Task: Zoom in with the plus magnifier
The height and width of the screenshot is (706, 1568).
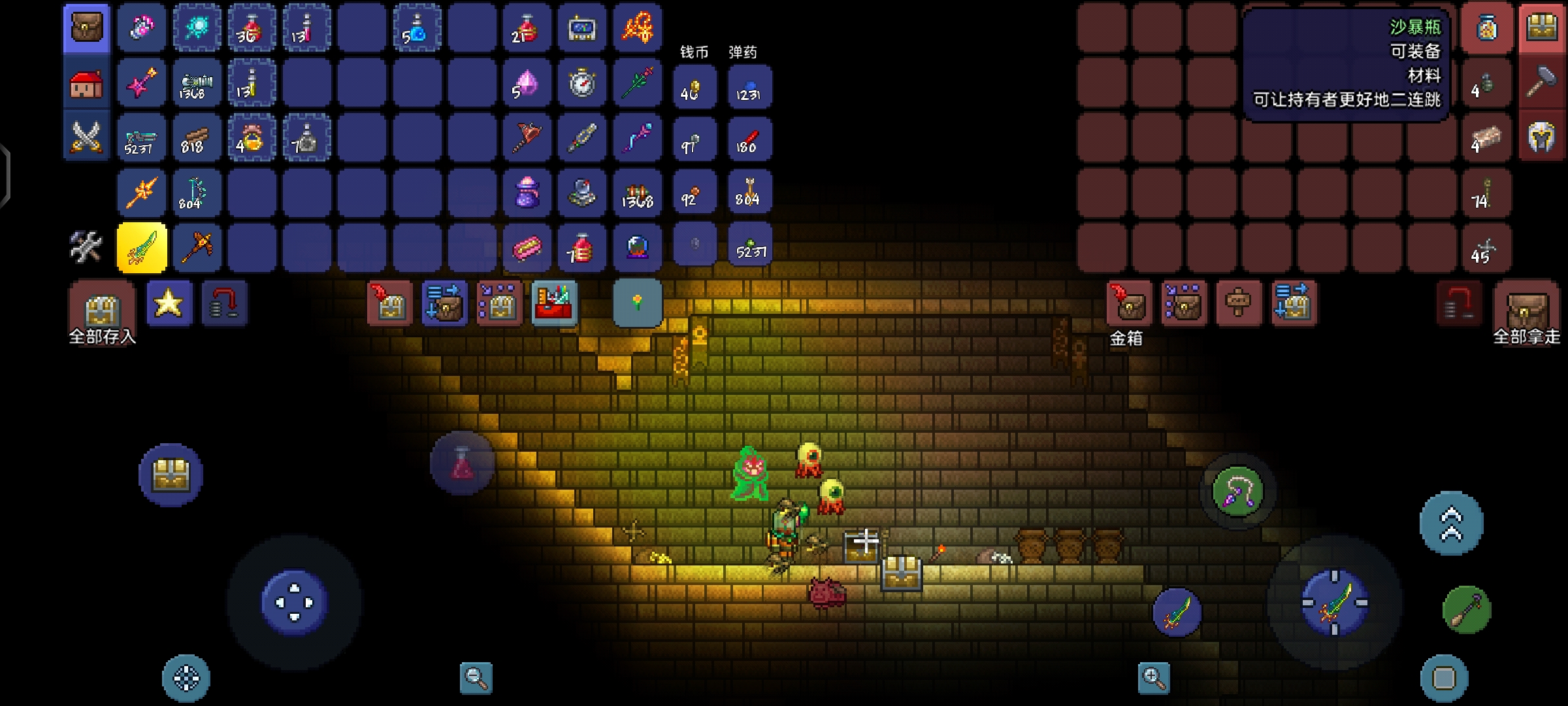Action: (1153, 678)
